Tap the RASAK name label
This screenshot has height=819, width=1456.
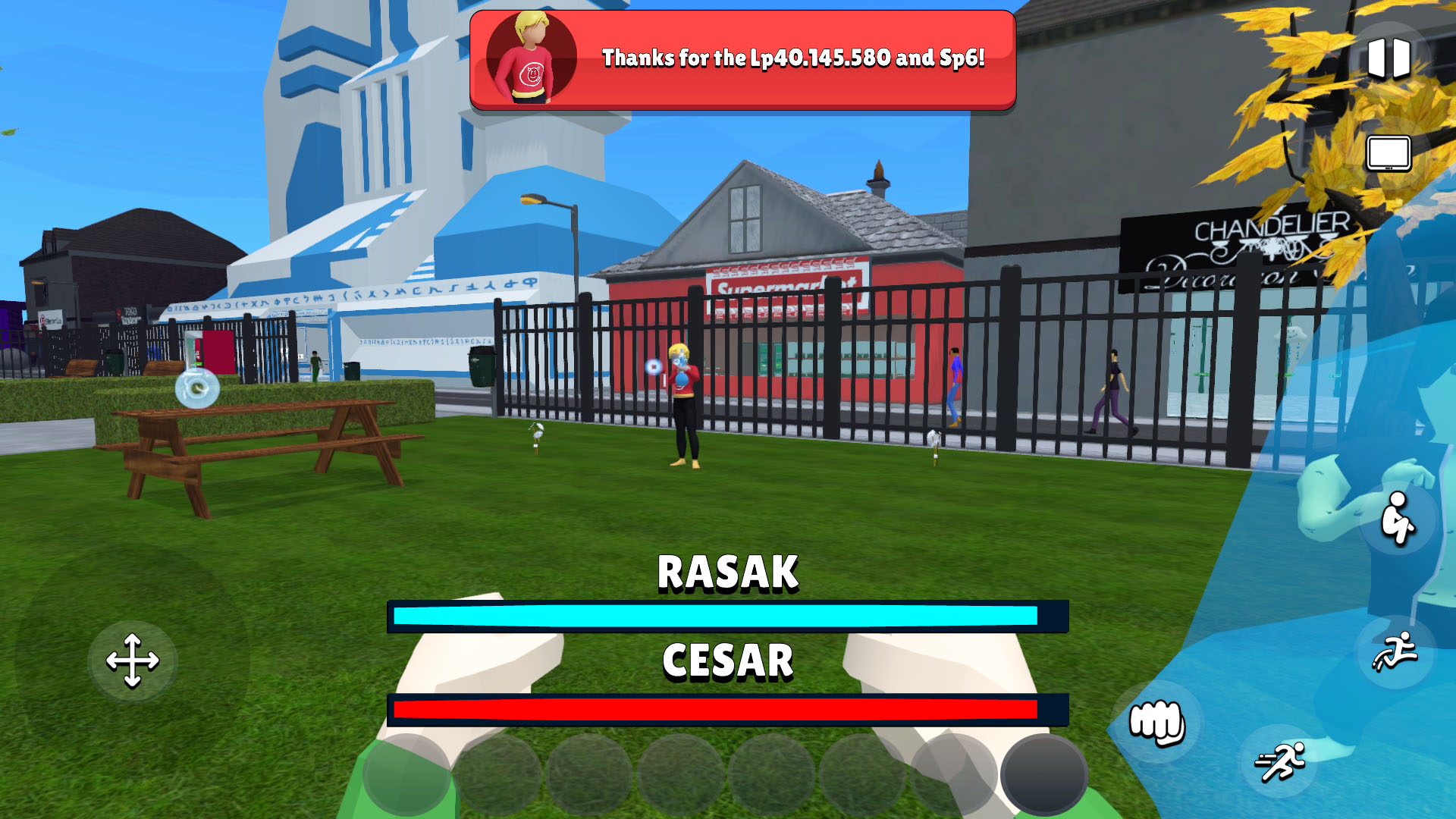click(726, 570)
